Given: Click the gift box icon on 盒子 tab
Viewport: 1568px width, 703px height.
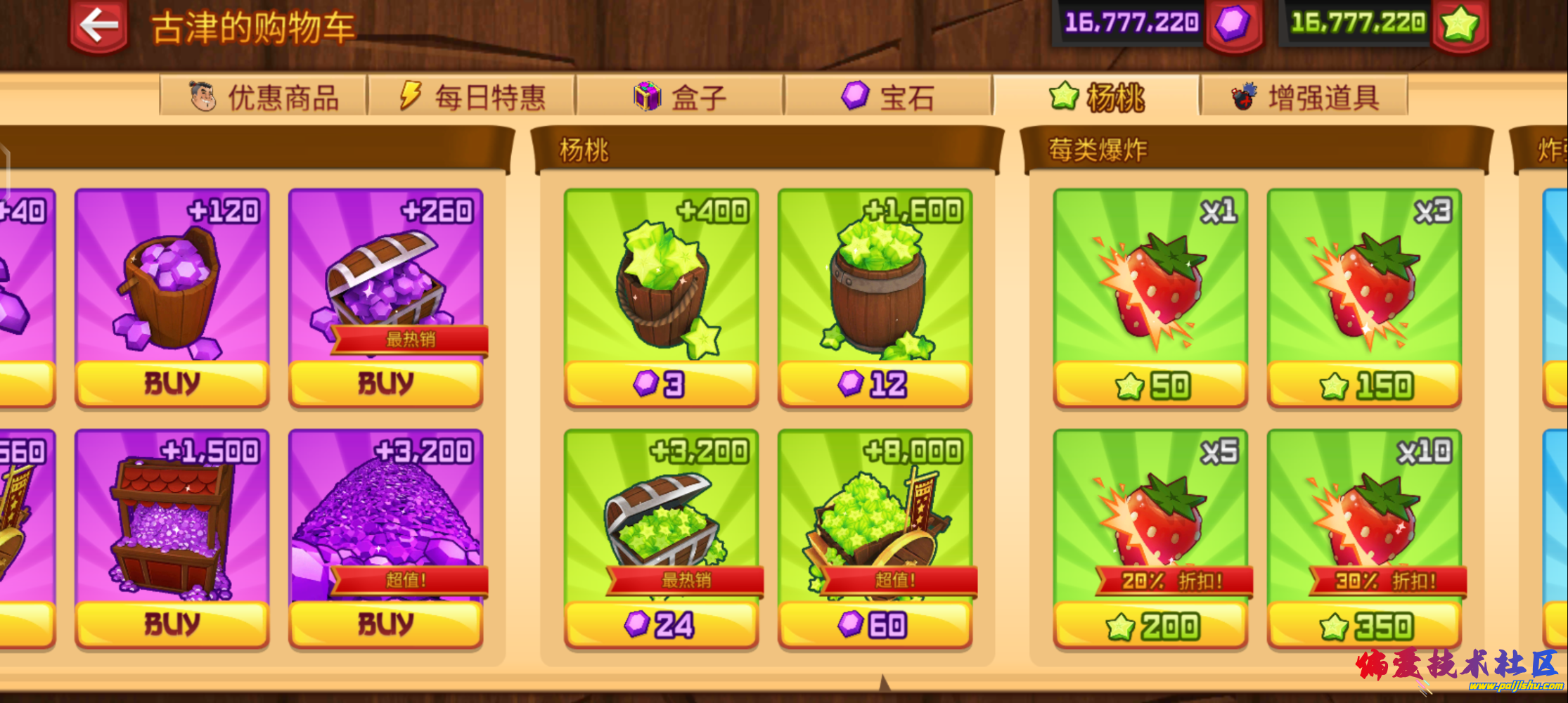Looking at the screenshot, I should coord(646,96).
